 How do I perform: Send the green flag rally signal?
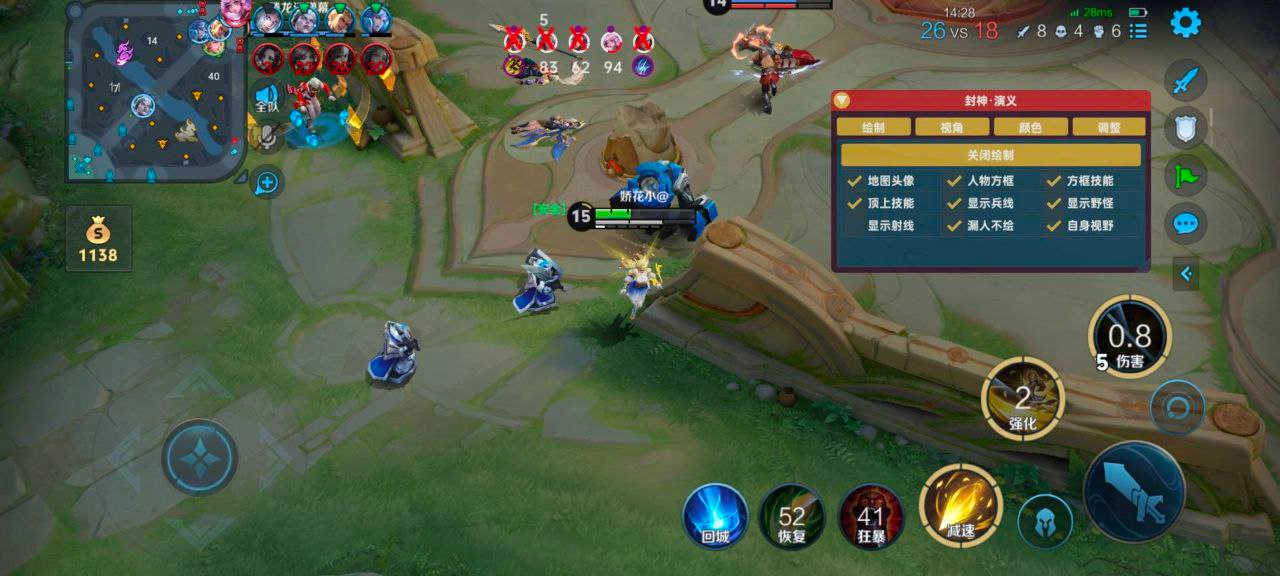(1186, 175)
